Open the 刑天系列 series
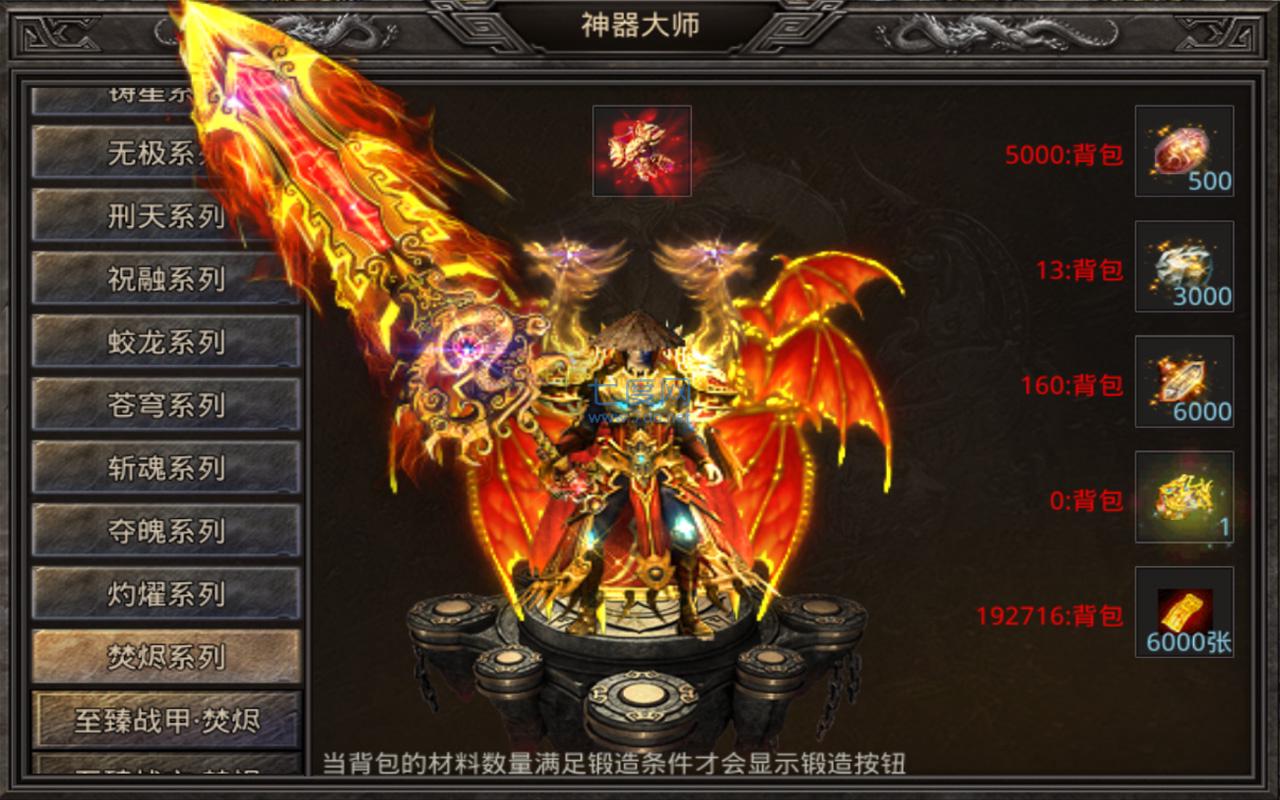Screen dimensions: 1280x800 [x=165, y=215]
